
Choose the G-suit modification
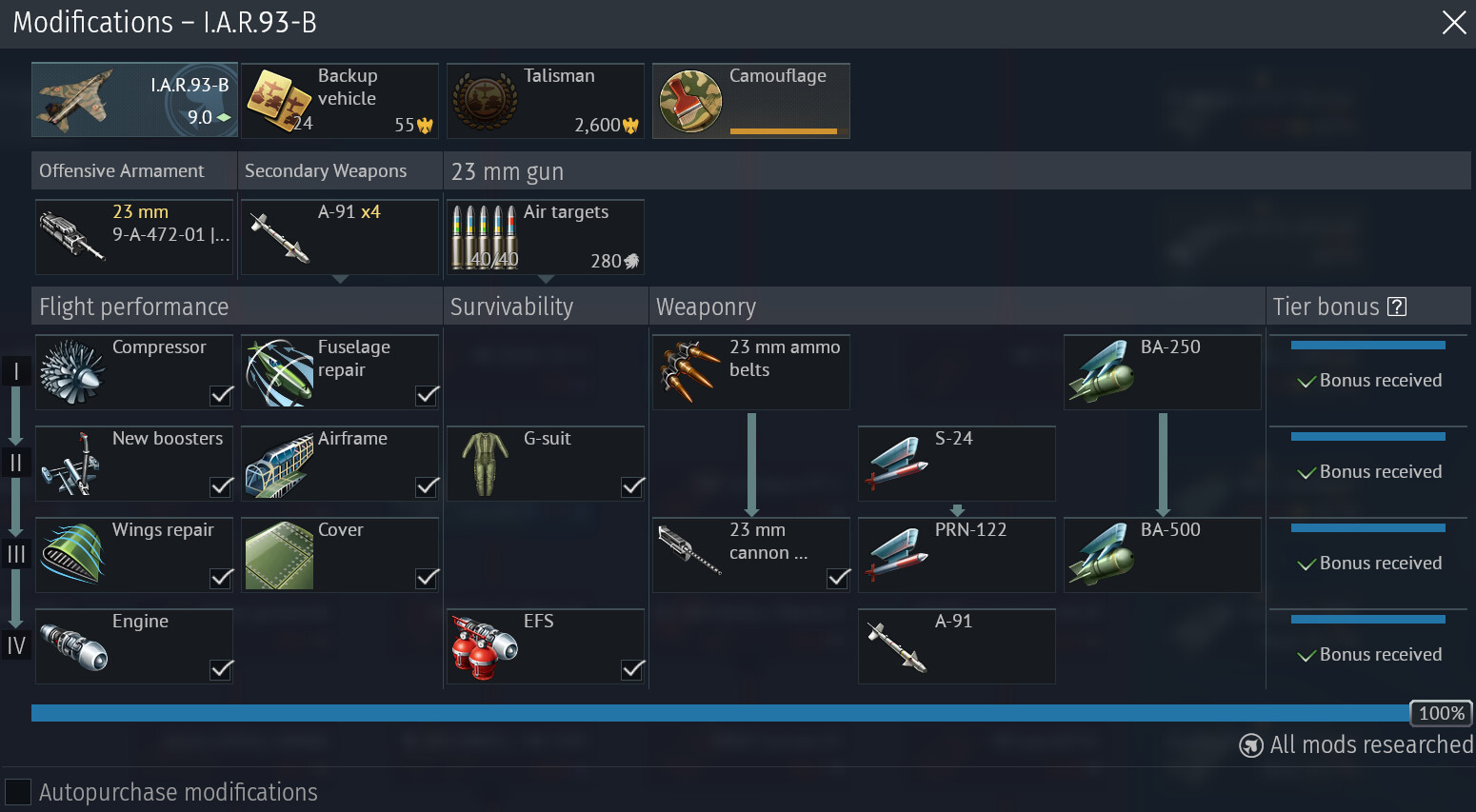click(546, 464)
